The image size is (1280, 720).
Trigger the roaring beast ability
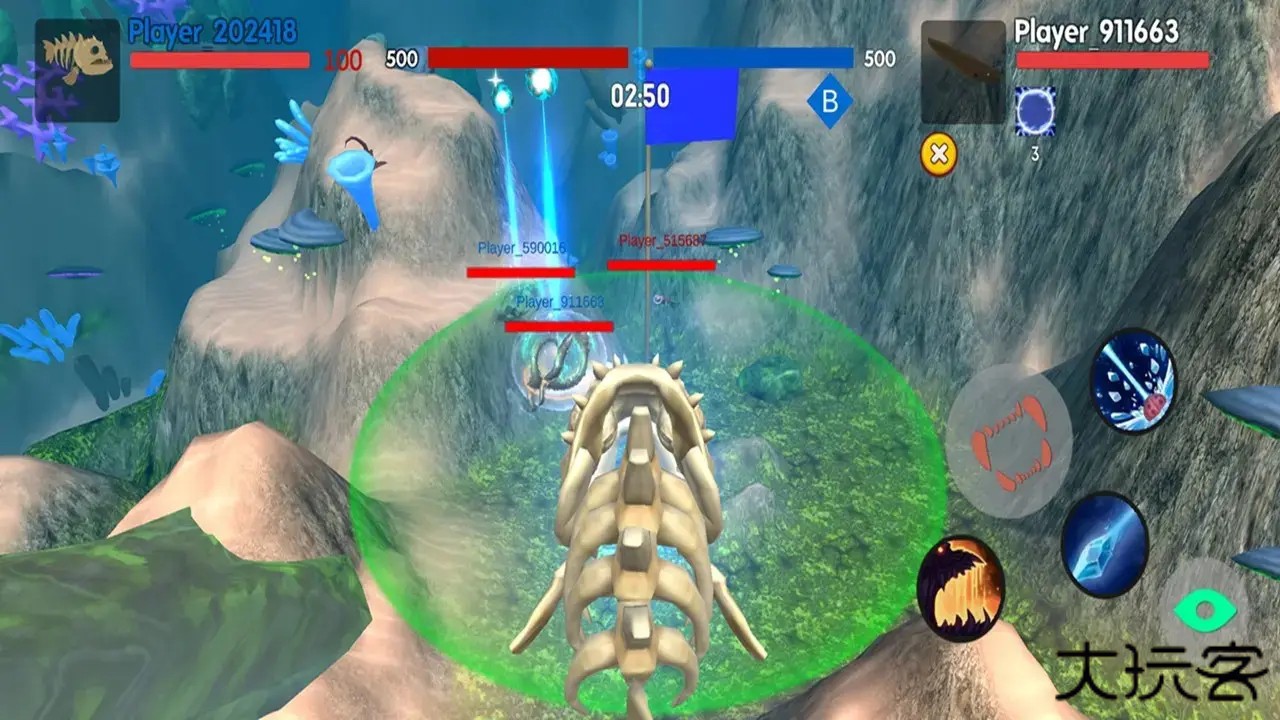tap(961, 588)
